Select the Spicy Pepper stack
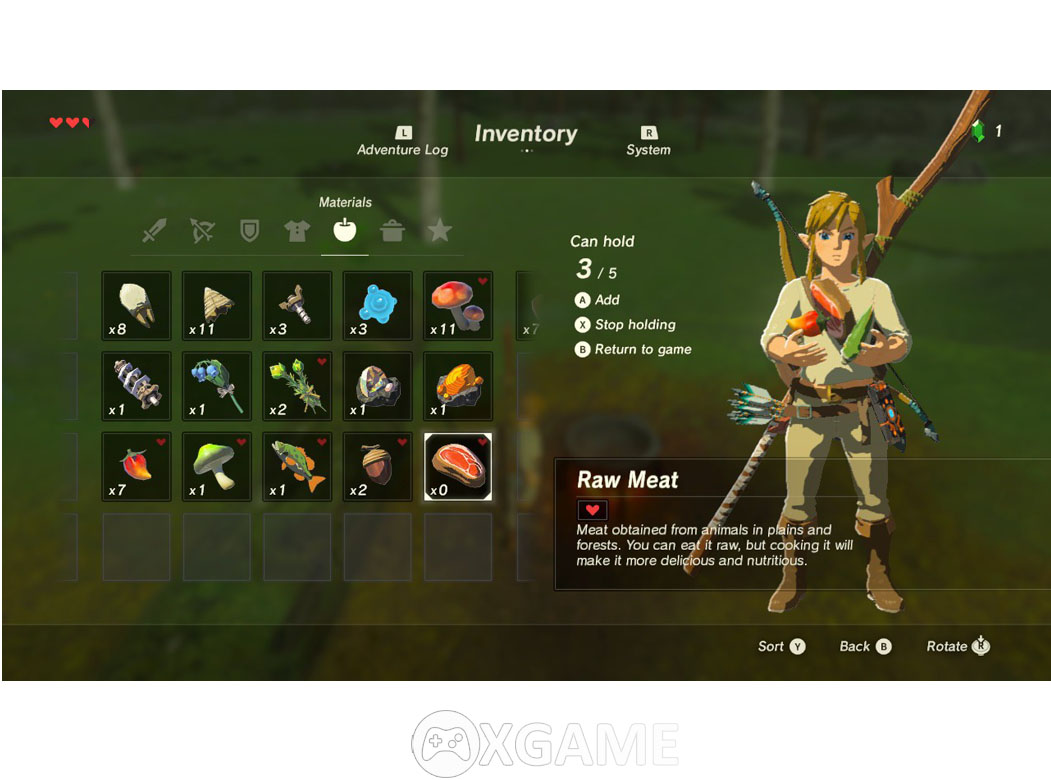Viewport: 1051px width, 780px height. [136, 467]
